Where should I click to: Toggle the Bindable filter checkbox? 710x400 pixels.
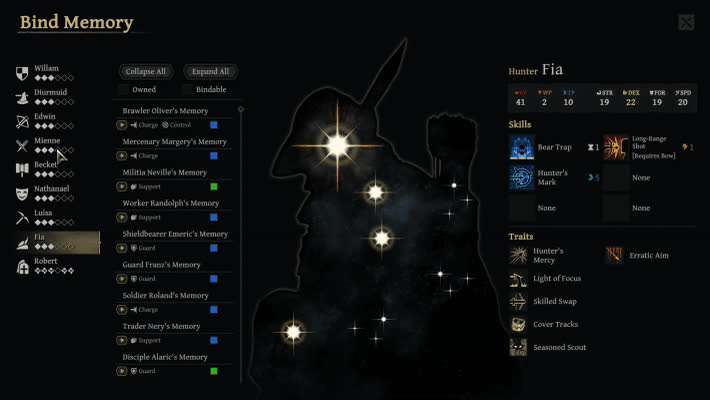[x=187, y=90]
